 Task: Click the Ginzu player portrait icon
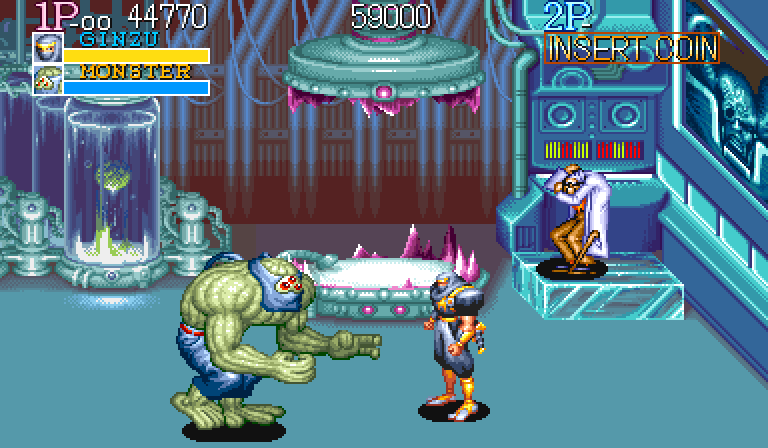46,47
